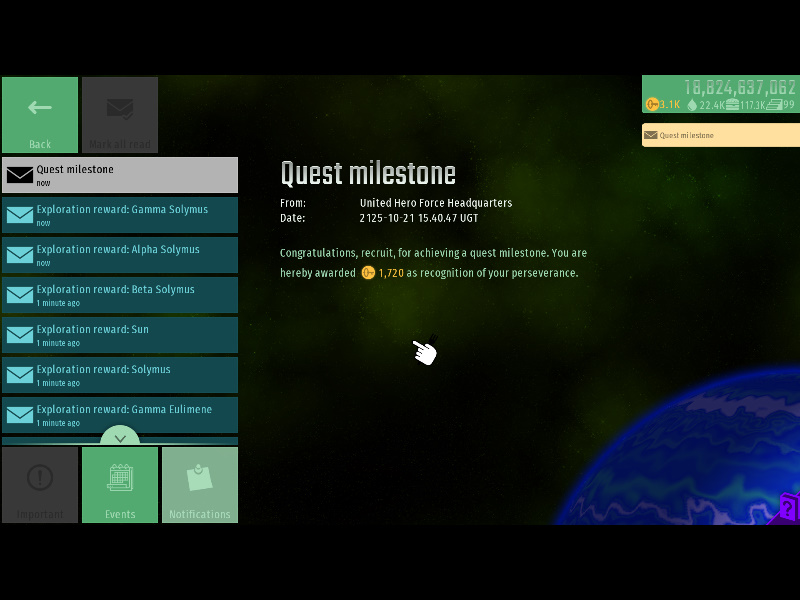The width and height of the screenshot is (800, 600).
Task: View Exploration reward: Beta Solymus message
Action: (120, 295)
